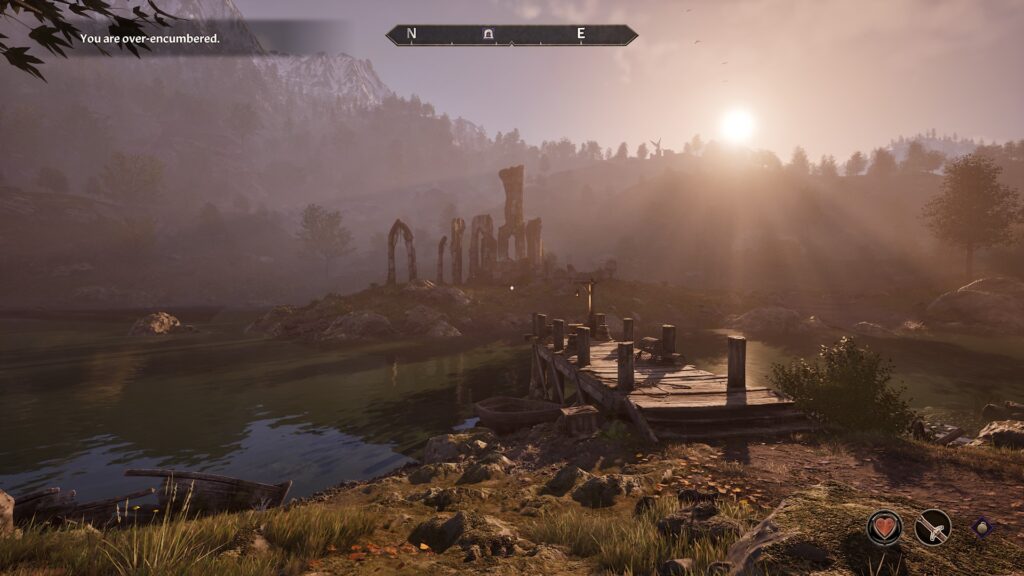The height and width of the screenshot is (576, 1024).
Task: Select the red heart shield icon
Action: (x=884, y=527)
